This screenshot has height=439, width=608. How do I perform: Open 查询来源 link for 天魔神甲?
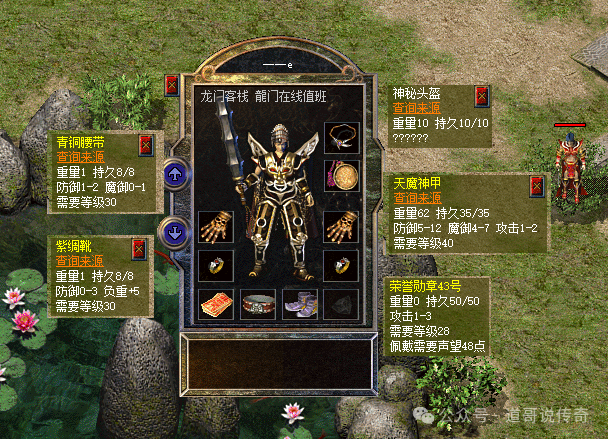click(412, 198)
